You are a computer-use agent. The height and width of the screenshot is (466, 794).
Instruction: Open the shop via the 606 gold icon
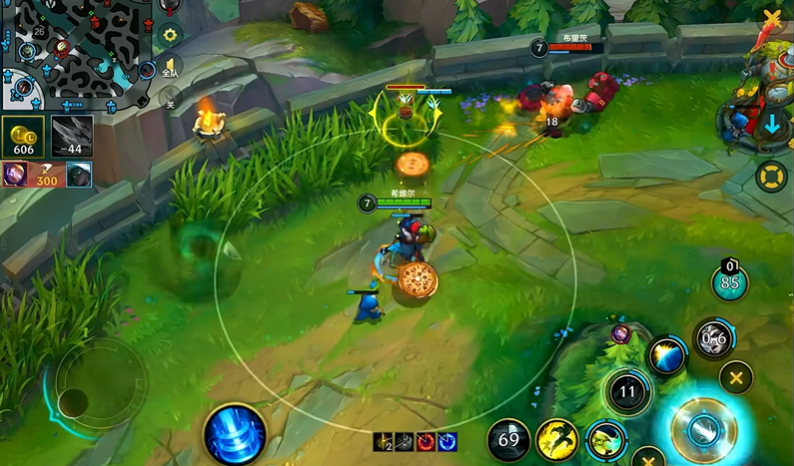tap(24, 137)
